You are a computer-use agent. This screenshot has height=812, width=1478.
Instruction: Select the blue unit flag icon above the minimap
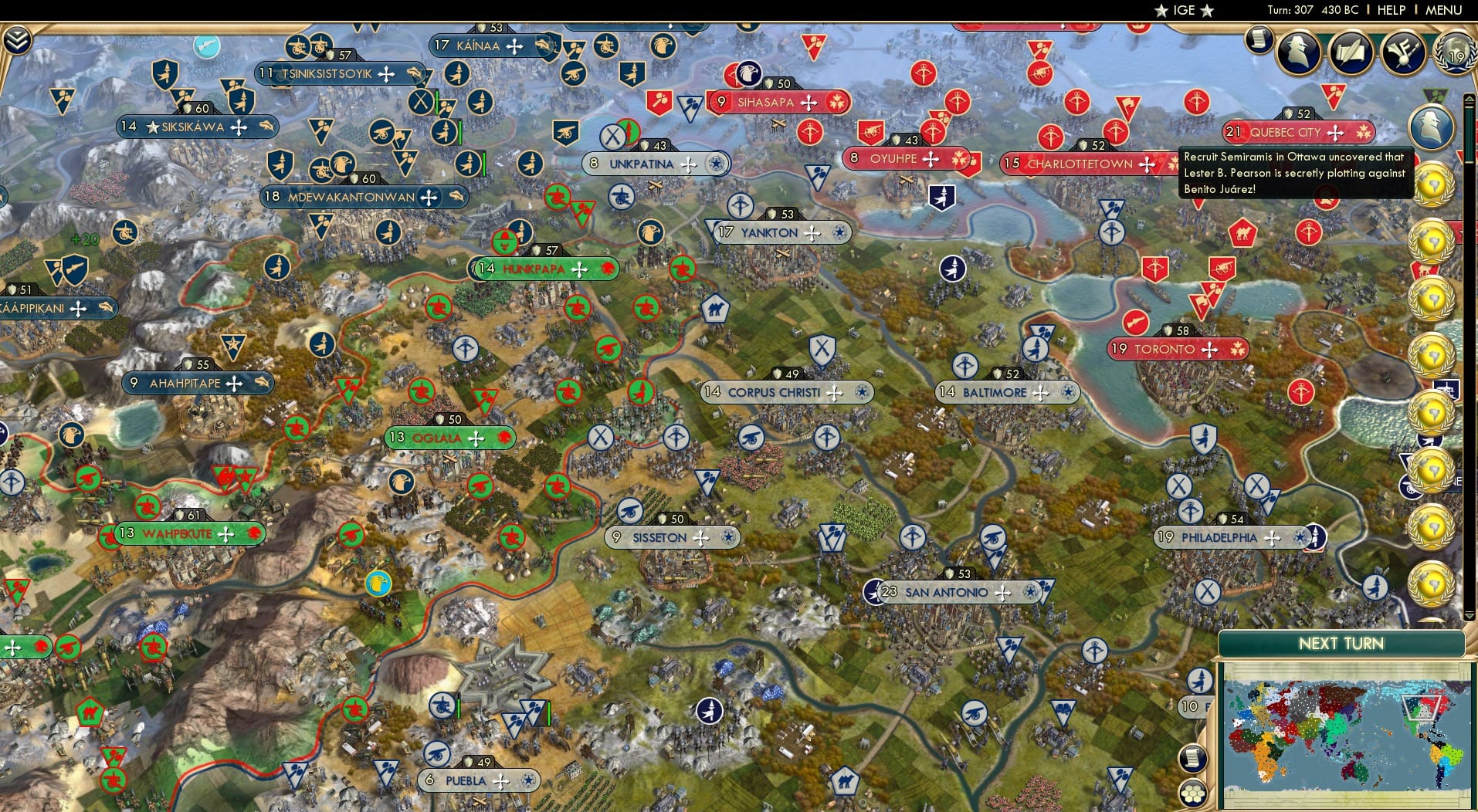coord(1200,682)
